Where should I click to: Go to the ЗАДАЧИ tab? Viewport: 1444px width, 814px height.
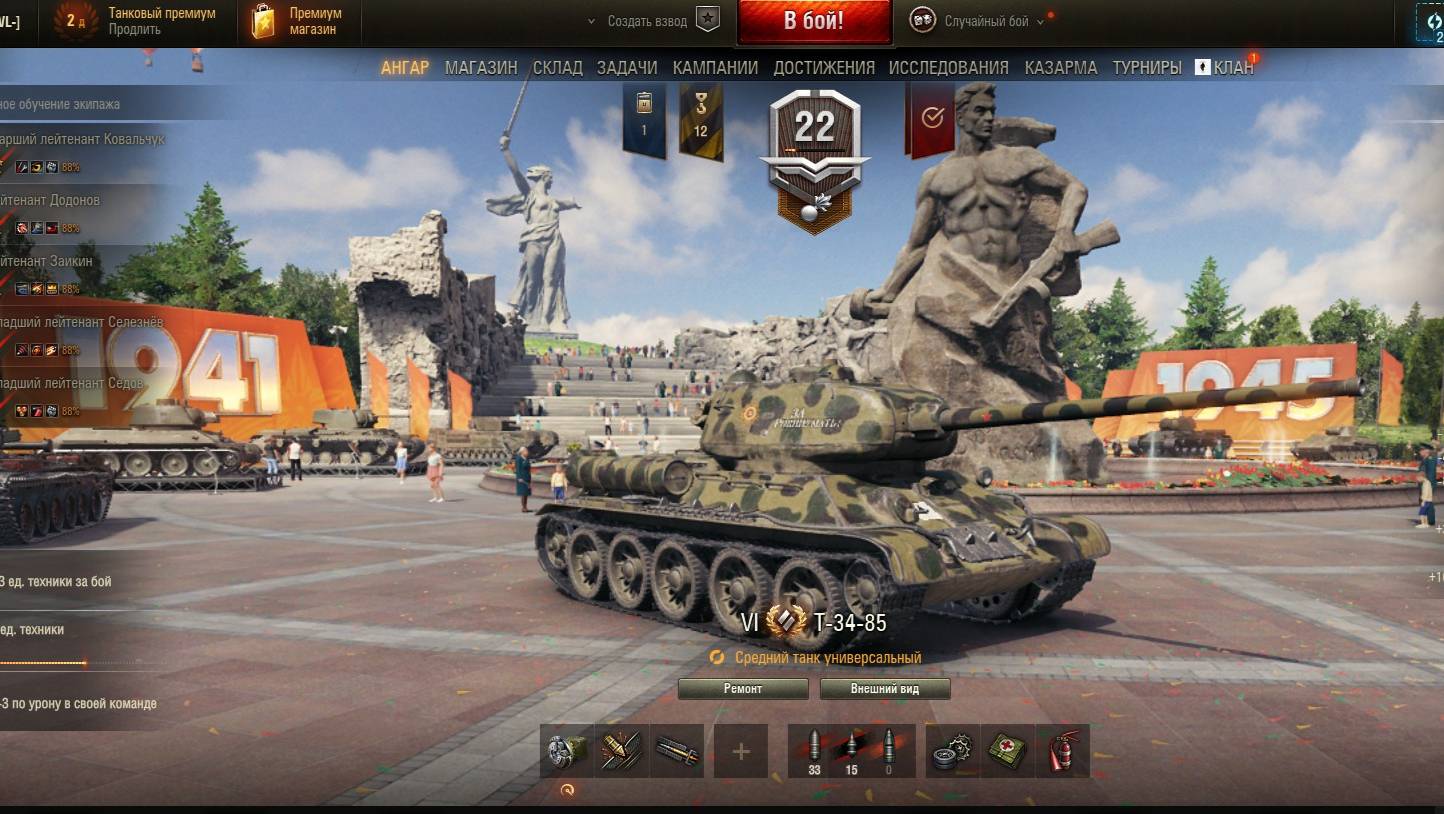(x=627, y=68)
